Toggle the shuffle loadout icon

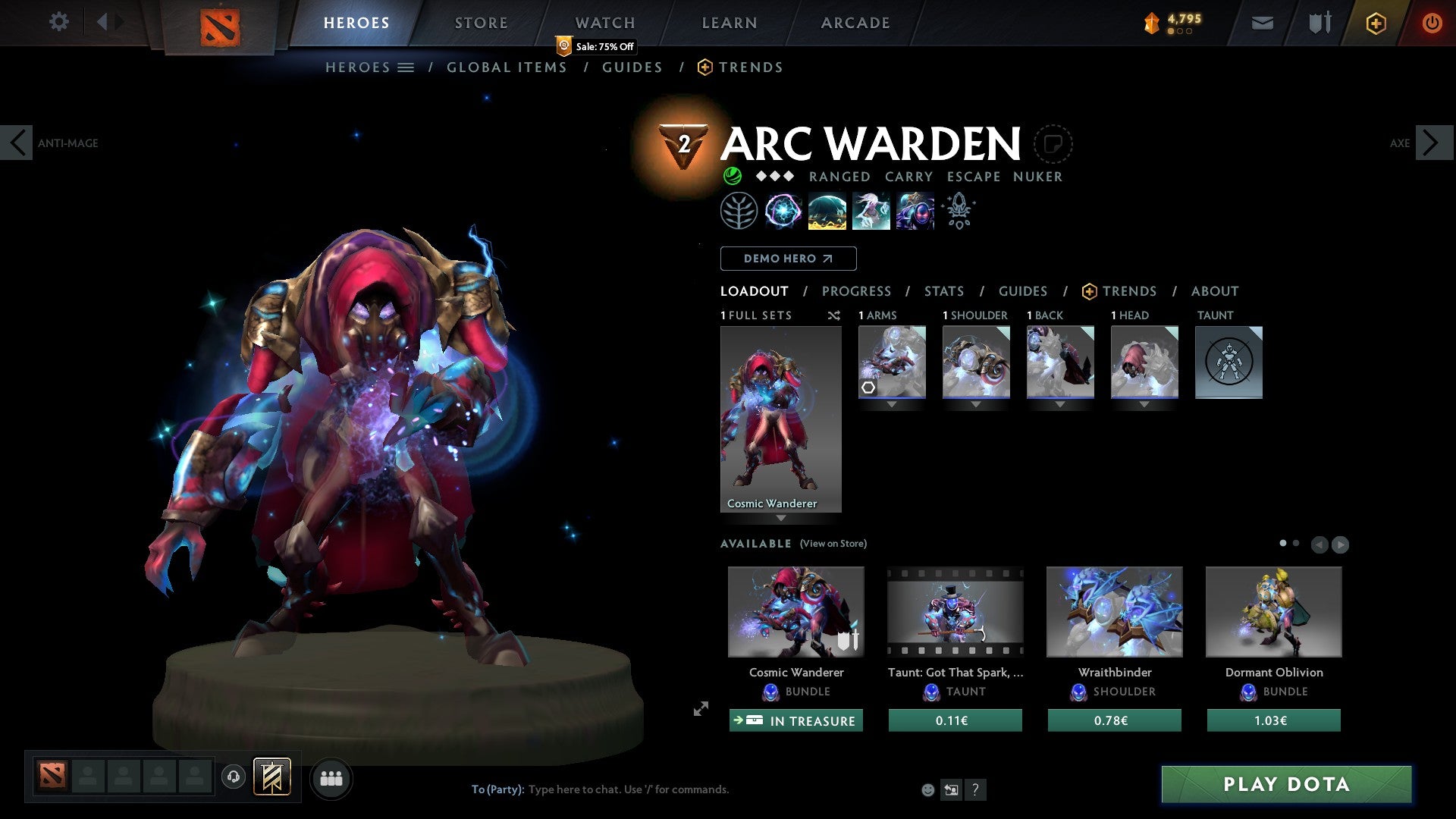pyautogui.click(x=834, y=315)
